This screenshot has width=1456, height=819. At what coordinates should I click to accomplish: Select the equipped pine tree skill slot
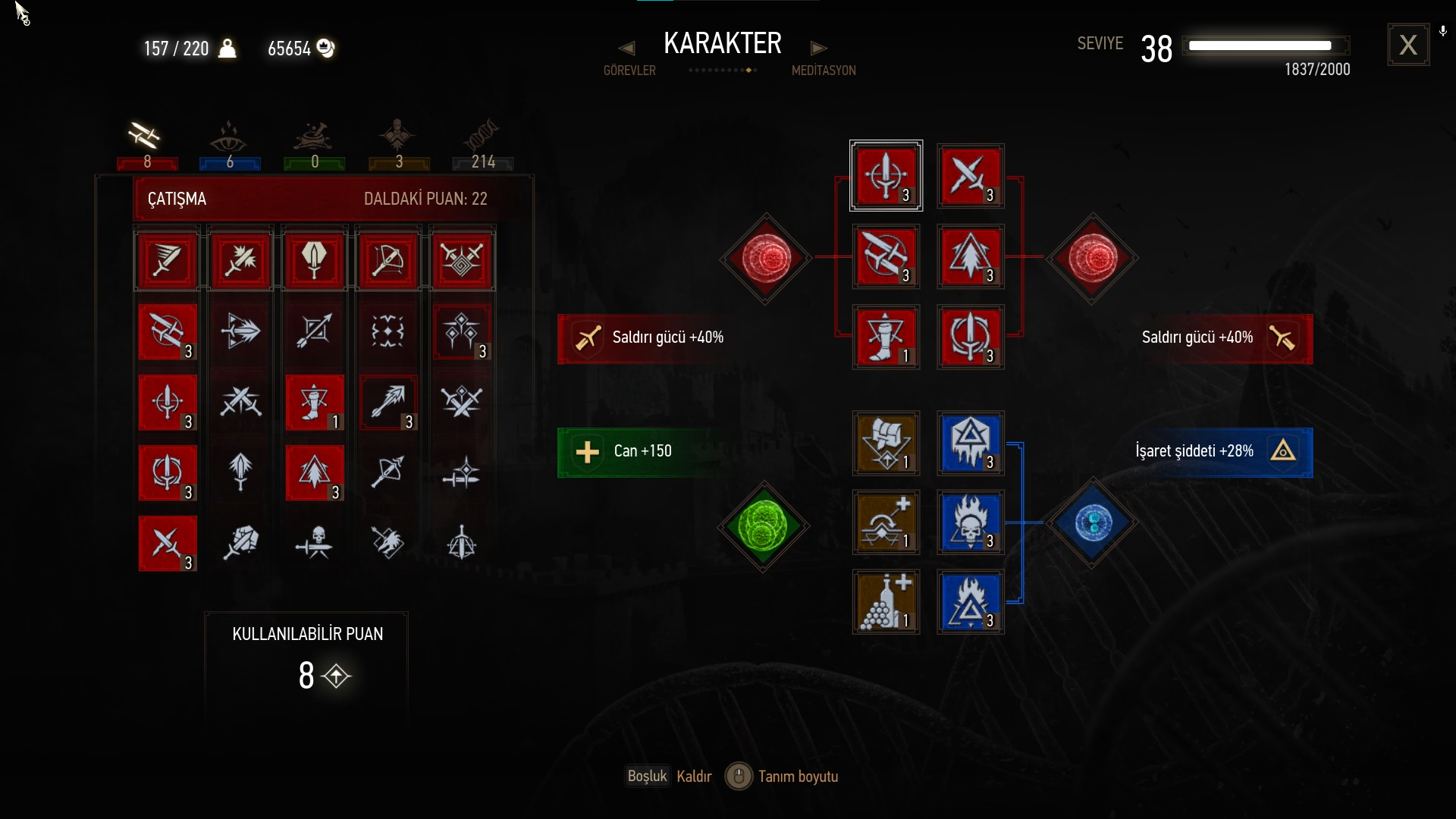[971, 256]
